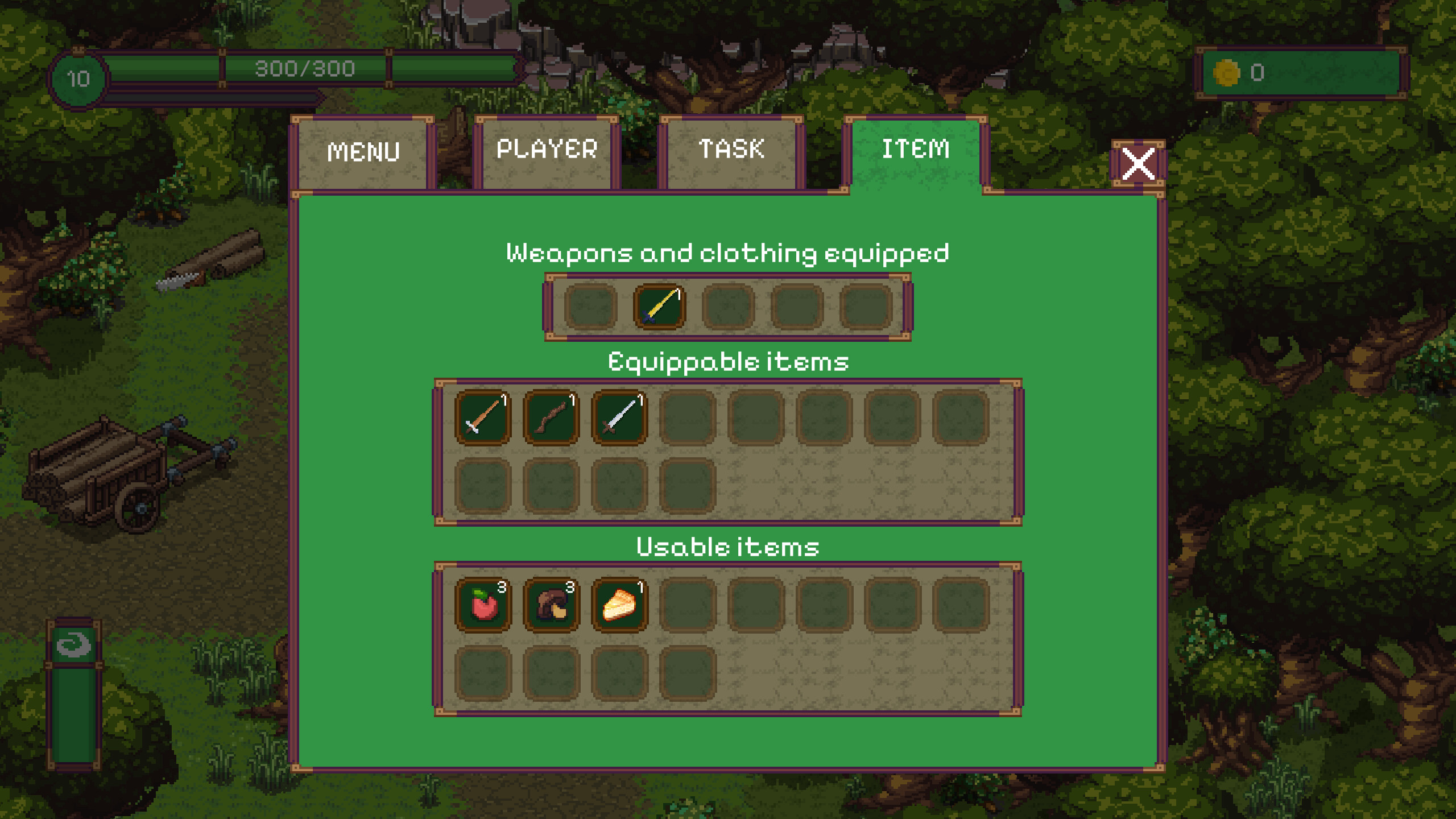
Task: Select the wooden bow in equippable items
Action: 551,416
